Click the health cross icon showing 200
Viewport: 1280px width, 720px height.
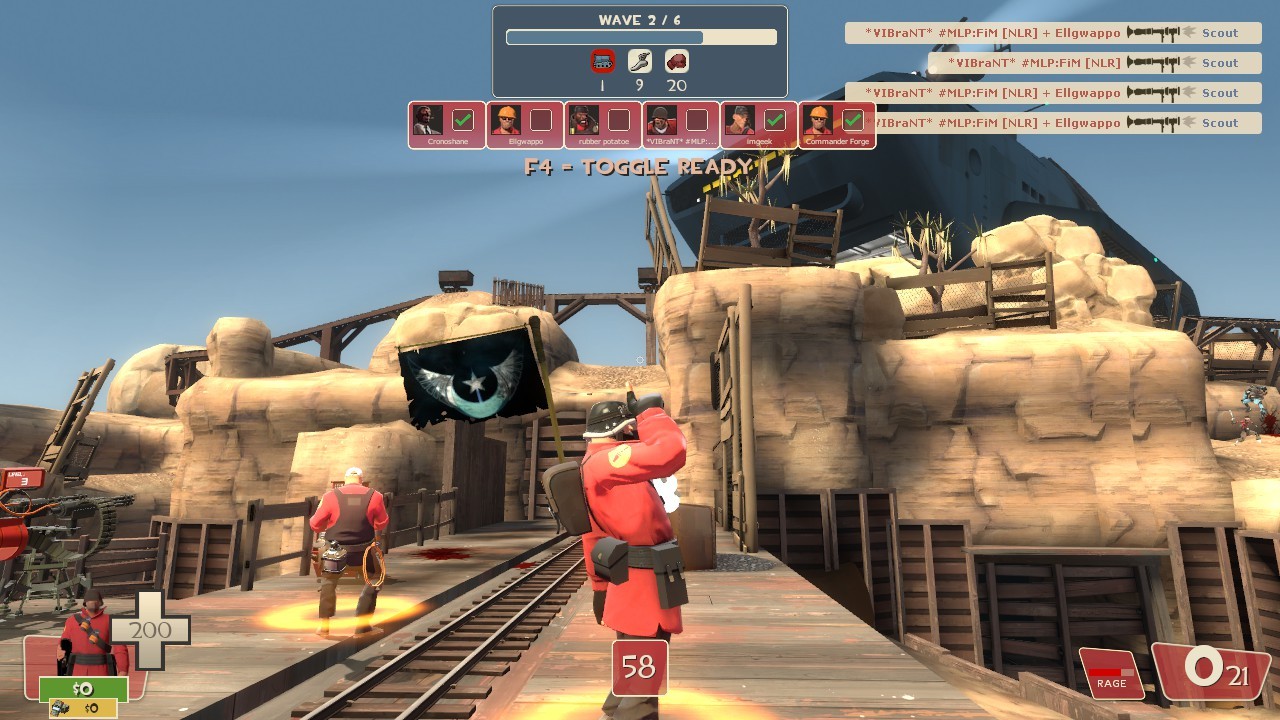(152, 630)
